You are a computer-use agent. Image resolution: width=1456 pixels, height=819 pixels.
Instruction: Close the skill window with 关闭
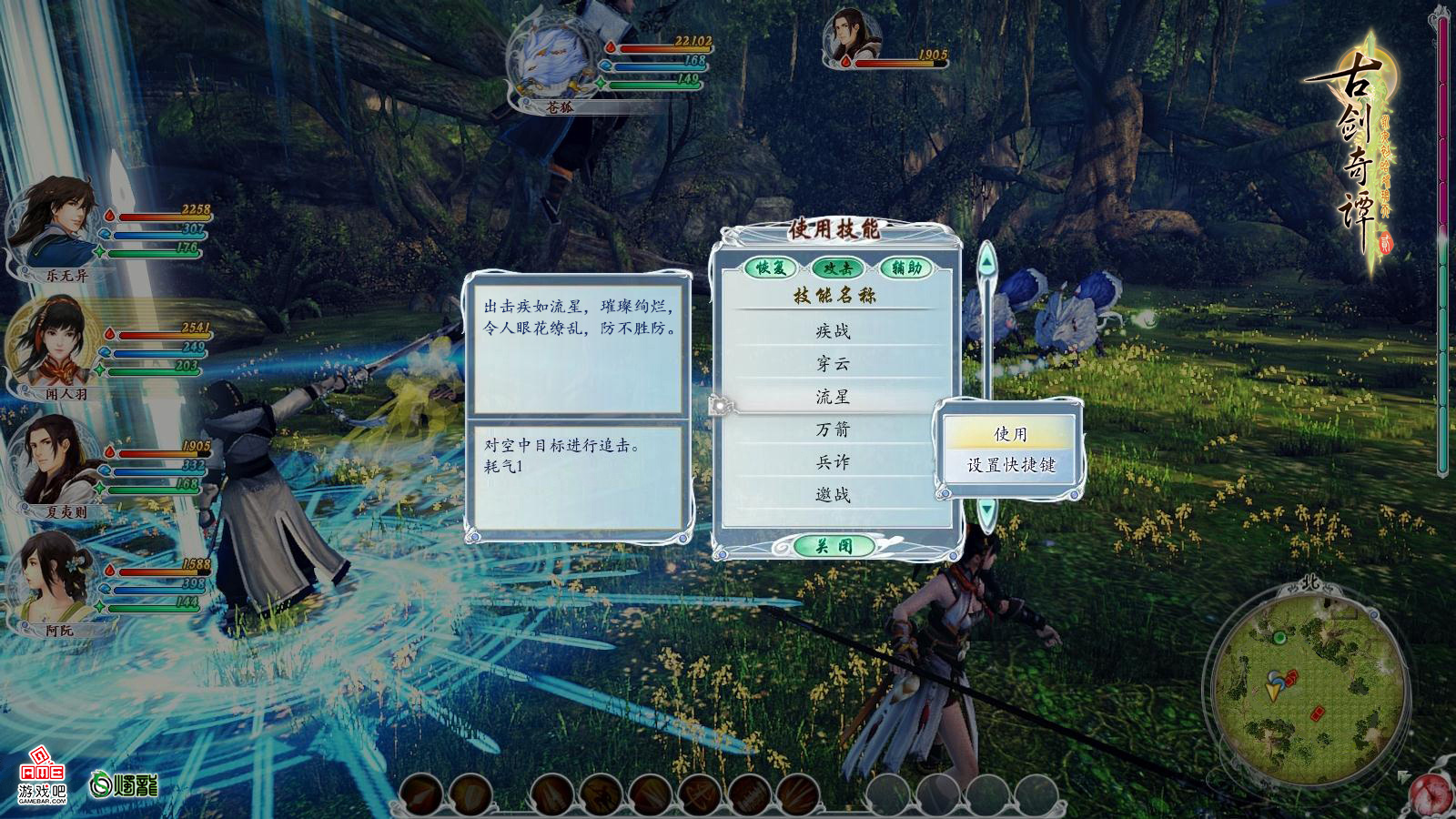tap(834, 546)
